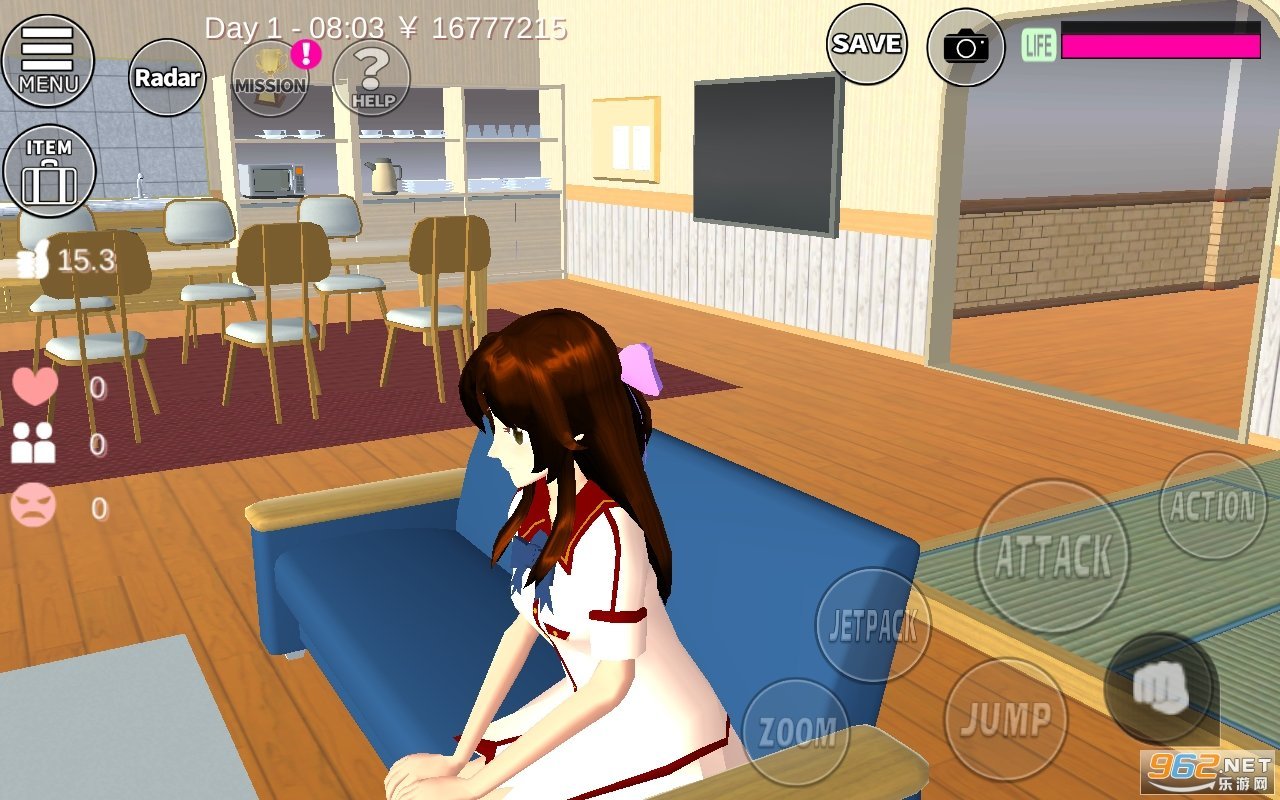Hit the JUMP button
This screenshot has width=1280, height=800.
pos(1005,719)
